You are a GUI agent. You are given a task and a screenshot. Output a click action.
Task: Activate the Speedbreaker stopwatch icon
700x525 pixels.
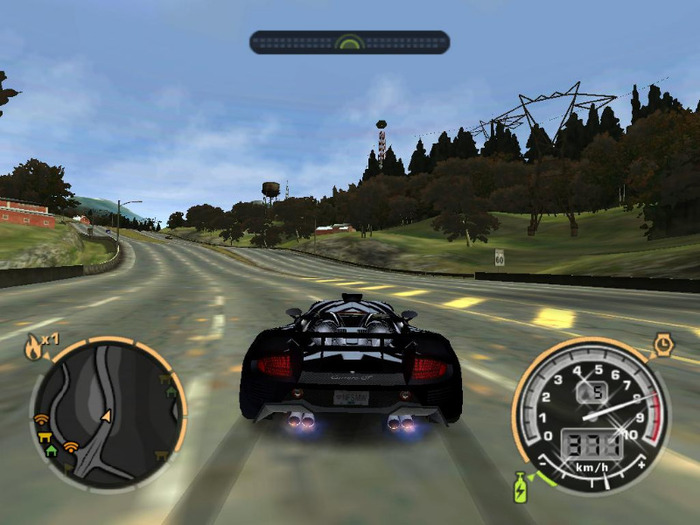[663, 345]
